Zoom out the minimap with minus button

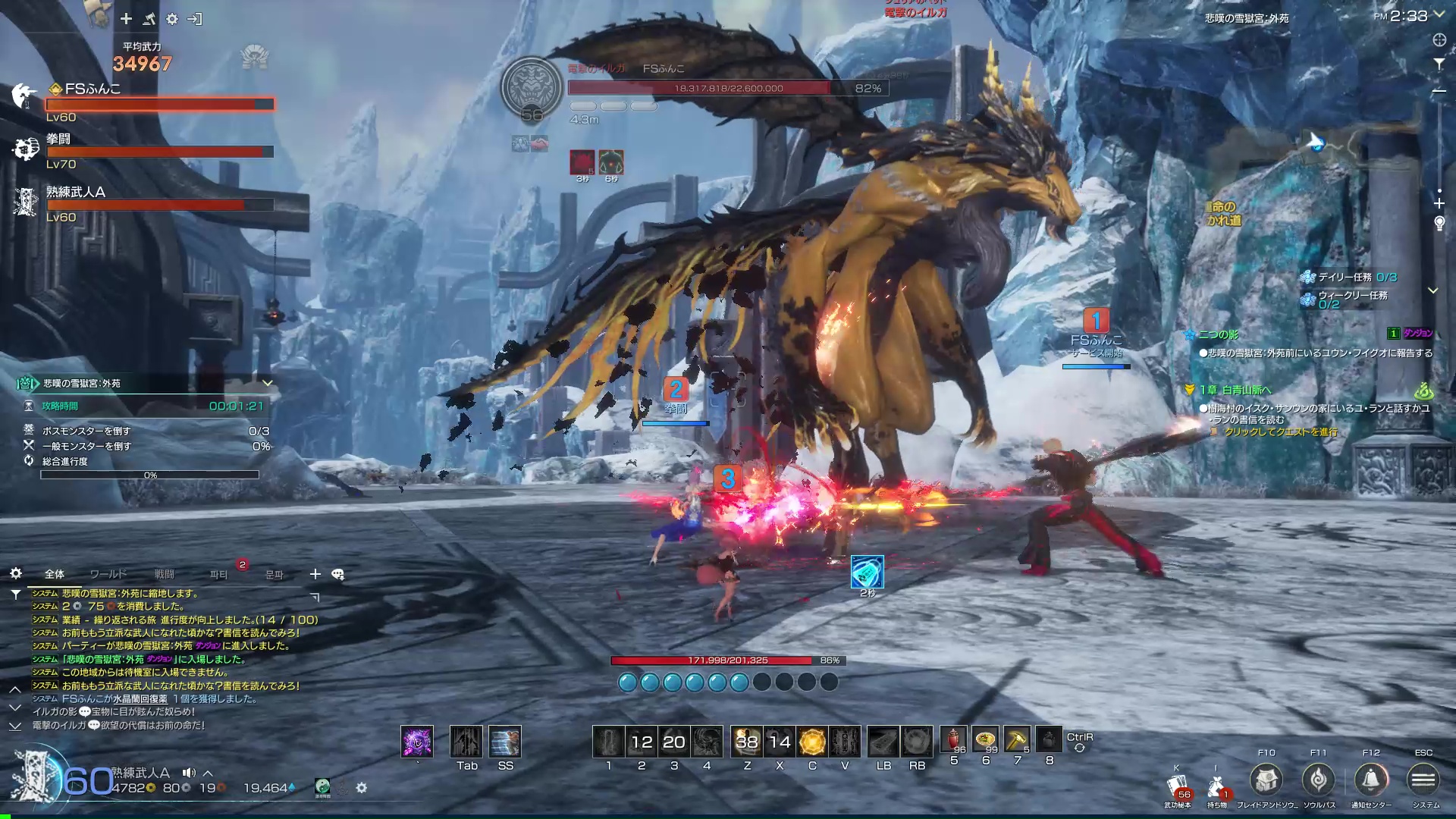point(1439,91)
